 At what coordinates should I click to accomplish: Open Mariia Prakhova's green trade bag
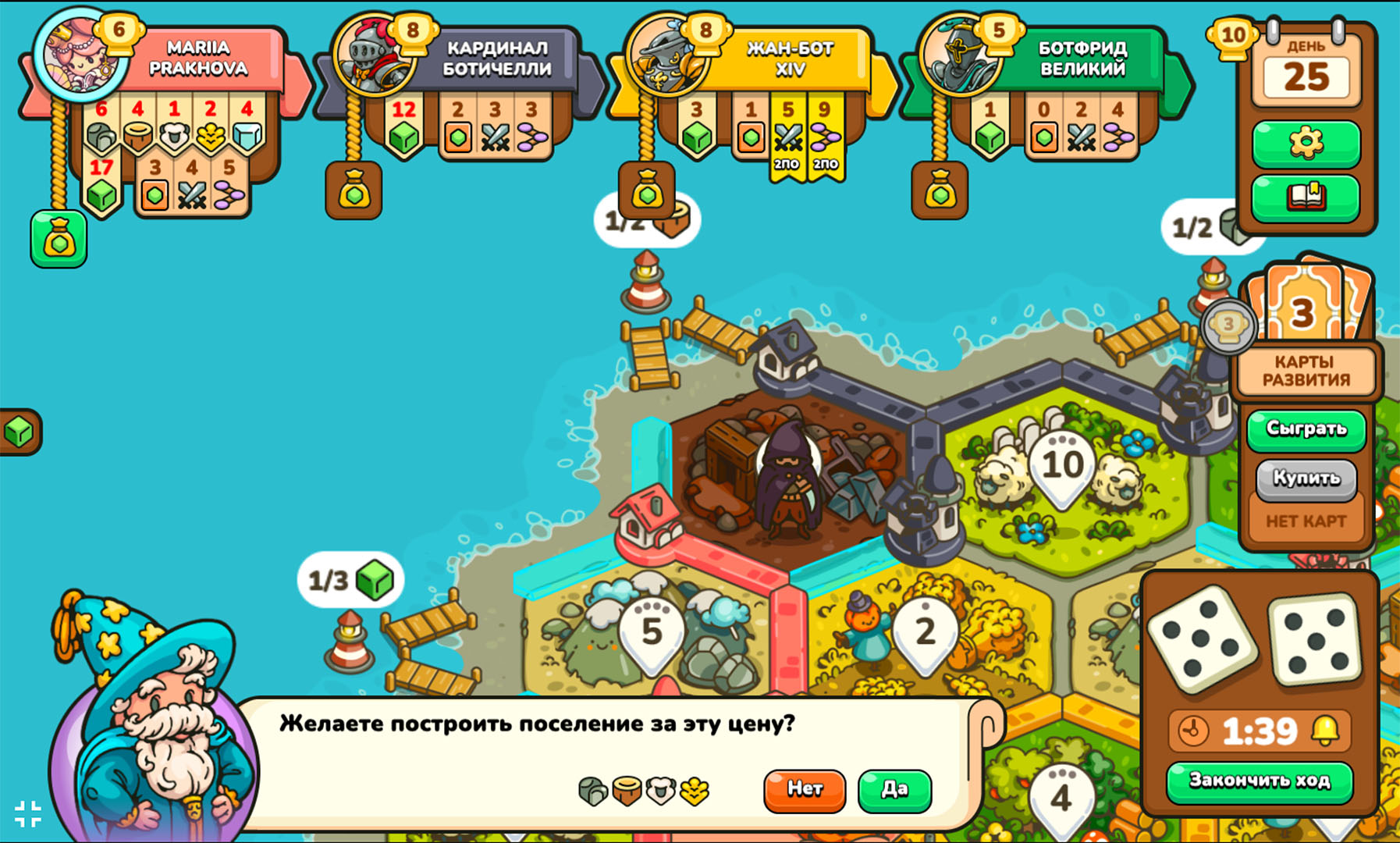coord(59,239)
